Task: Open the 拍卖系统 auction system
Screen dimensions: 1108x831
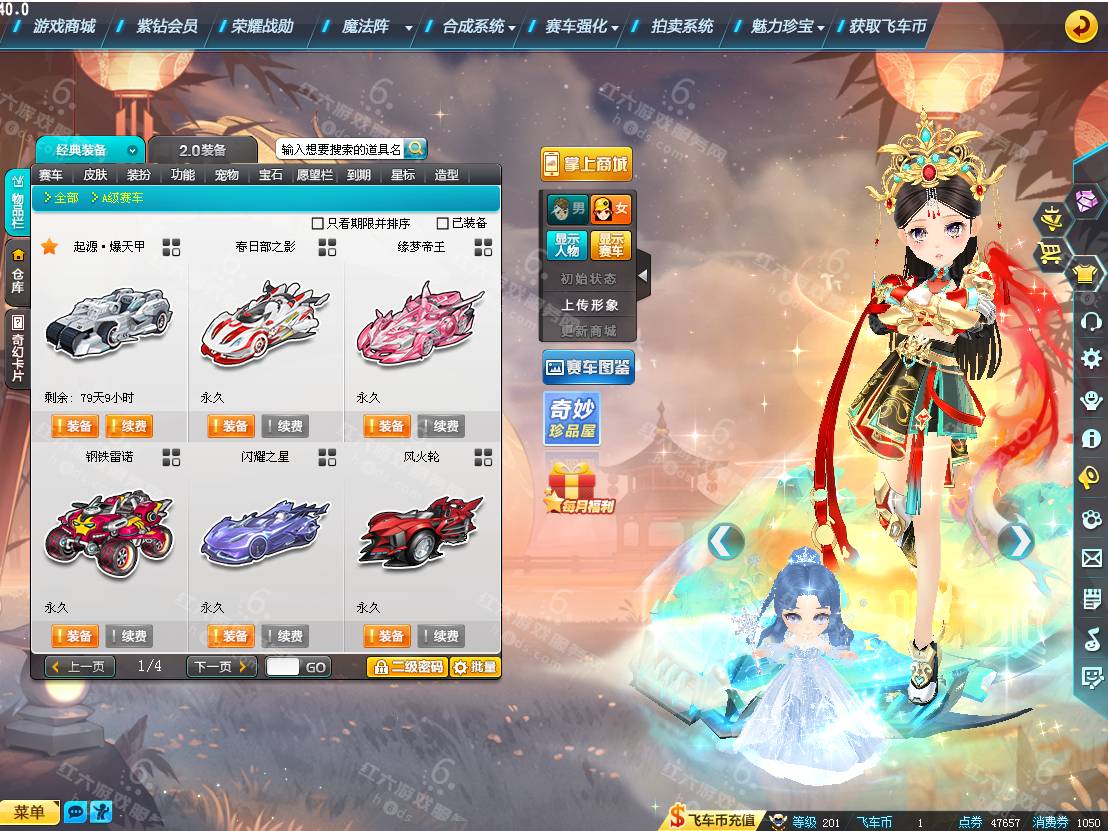Action: [682, 26]
